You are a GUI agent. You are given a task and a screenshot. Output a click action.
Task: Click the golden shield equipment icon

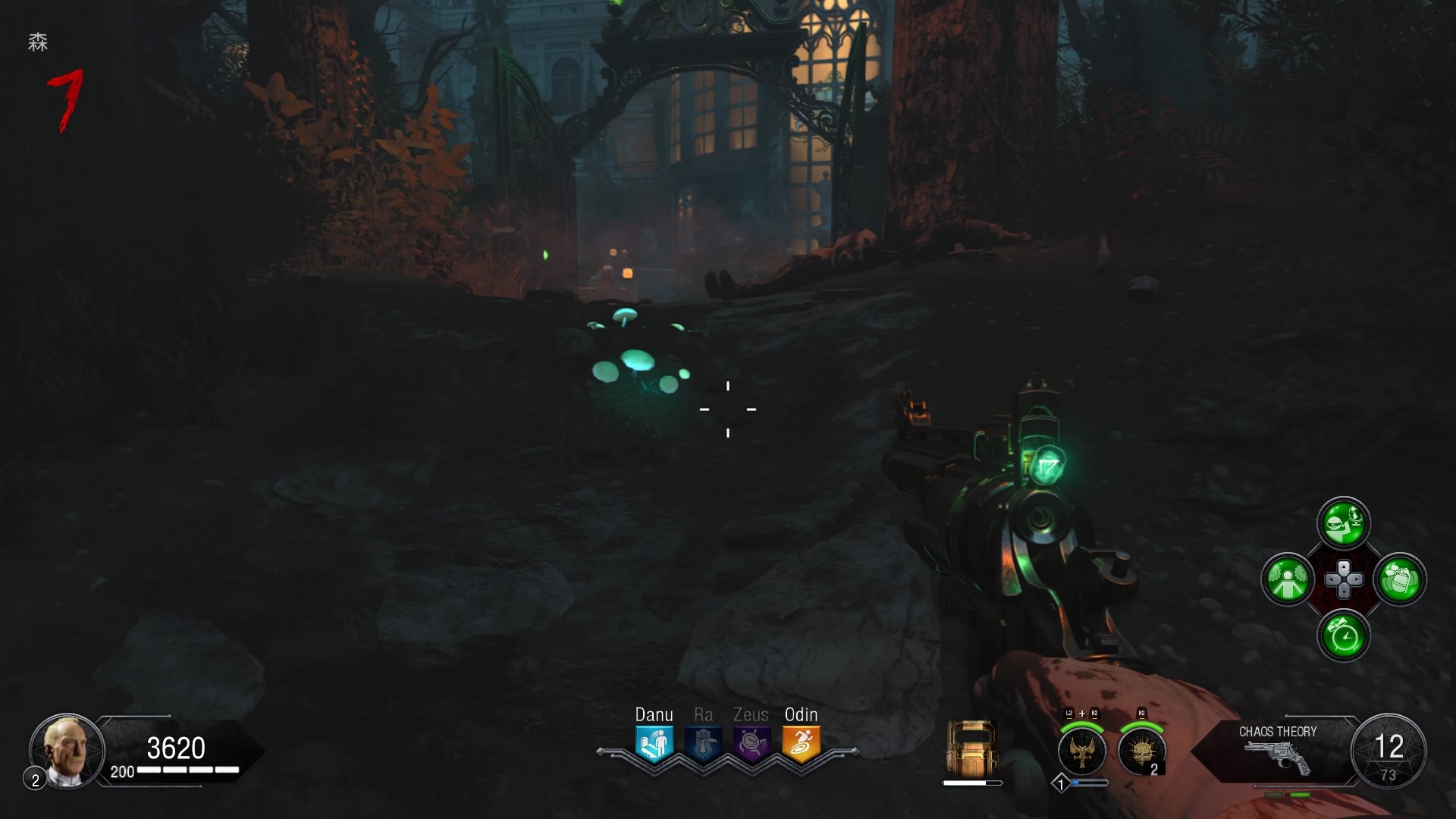971,748
